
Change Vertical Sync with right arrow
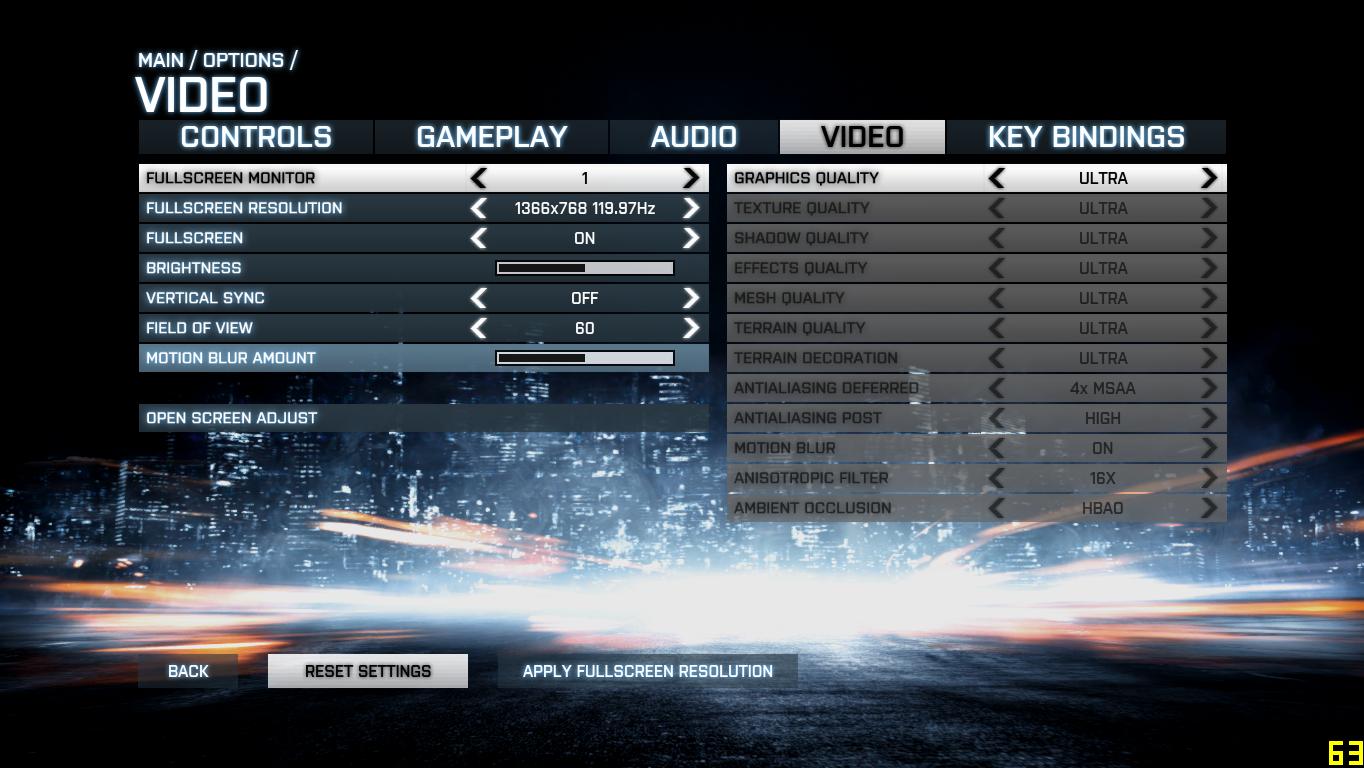click(691, 298)
